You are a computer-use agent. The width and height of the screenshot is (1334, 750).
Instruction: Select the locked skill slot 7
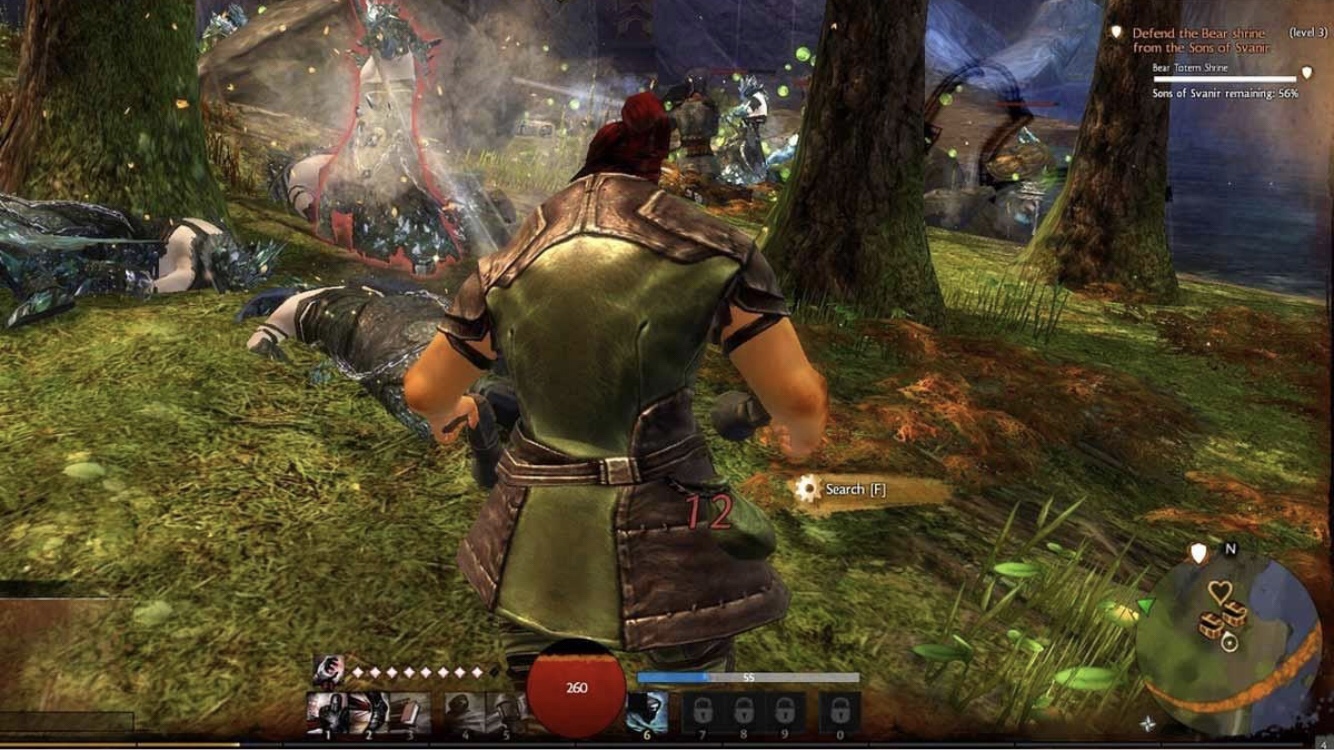pyautogui.click(x=701, y=713)
